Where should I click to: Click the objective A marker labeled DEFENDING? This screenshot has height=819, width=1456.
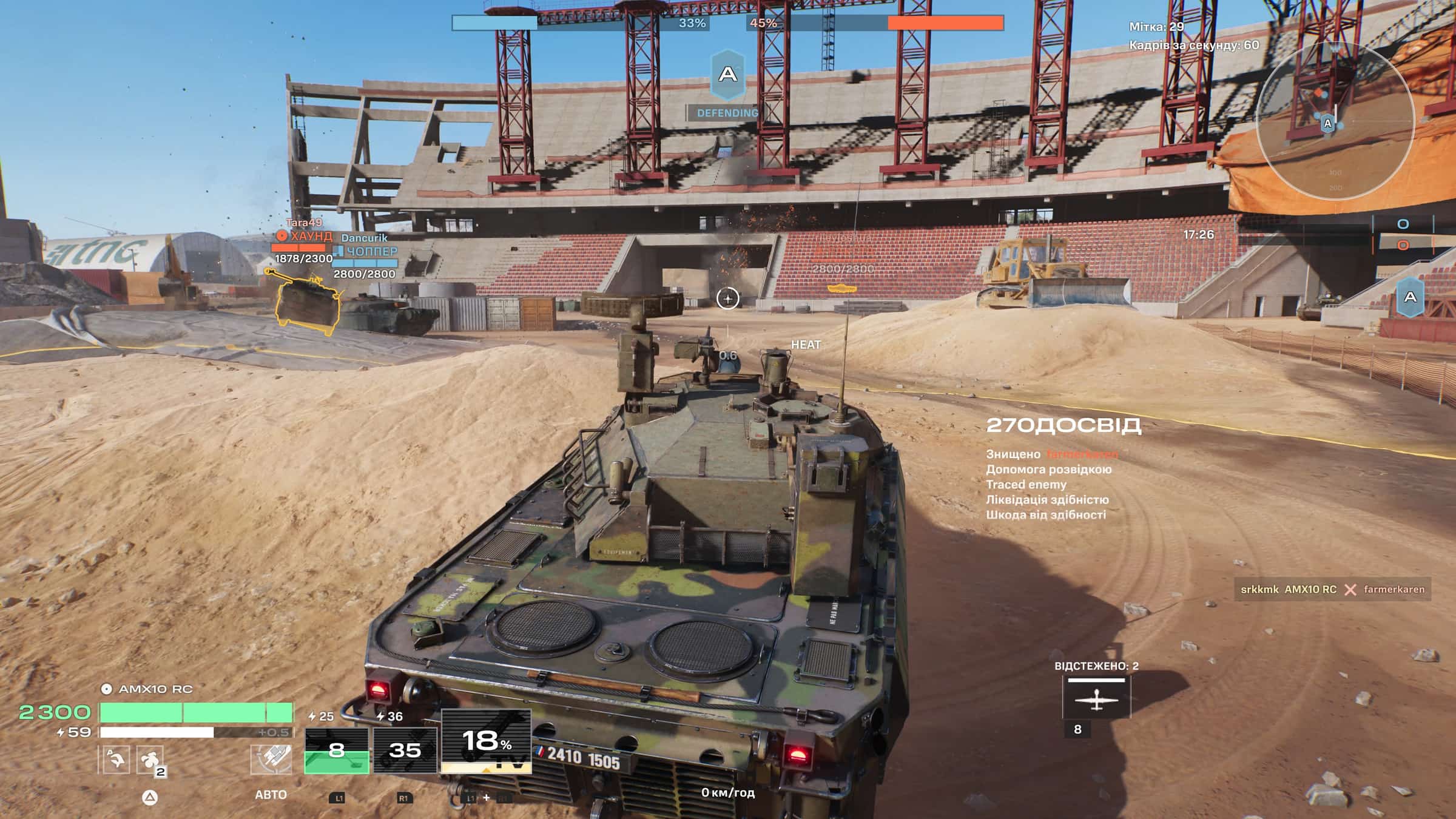(x=727, y=75)
